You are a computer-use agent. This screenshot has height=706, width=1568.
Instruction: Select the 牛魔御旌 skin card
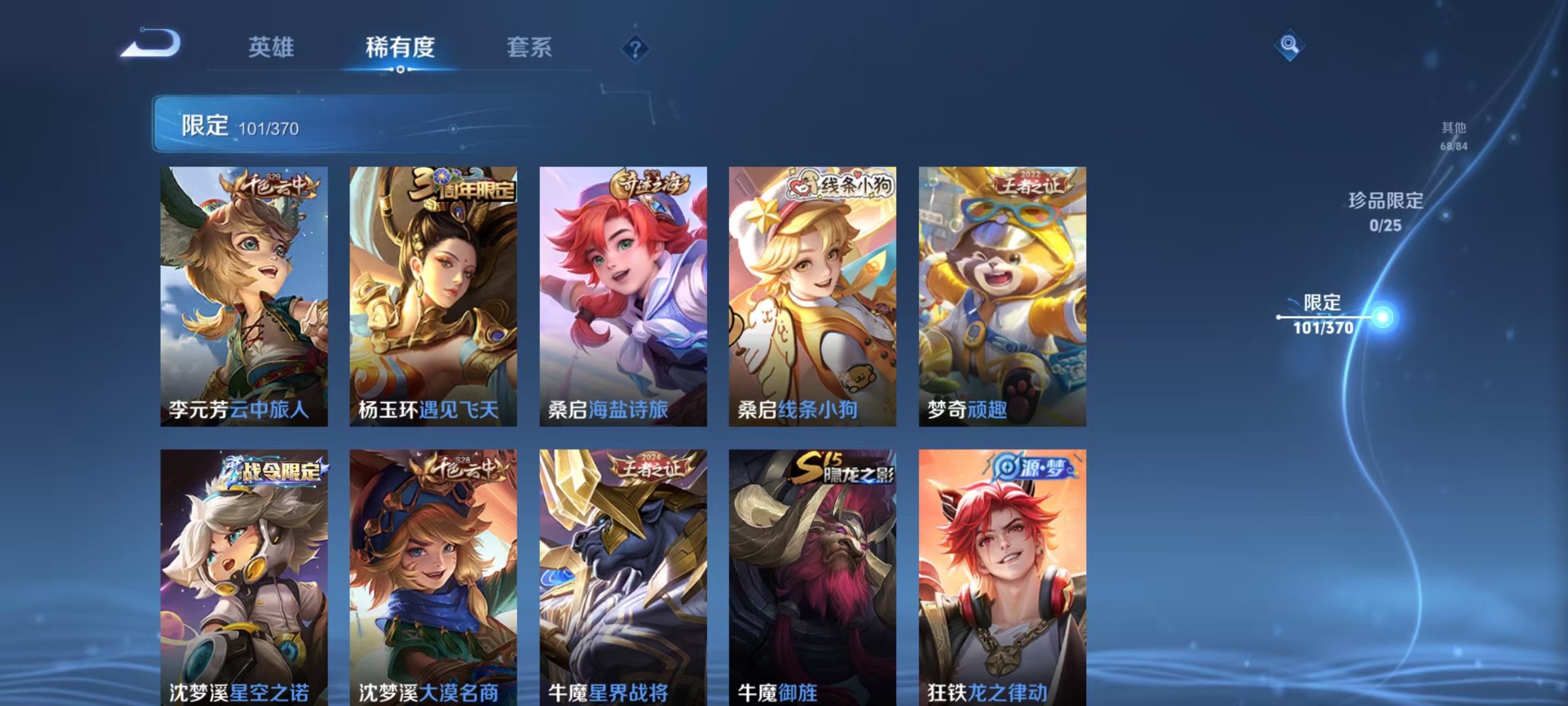click(813, 579)
